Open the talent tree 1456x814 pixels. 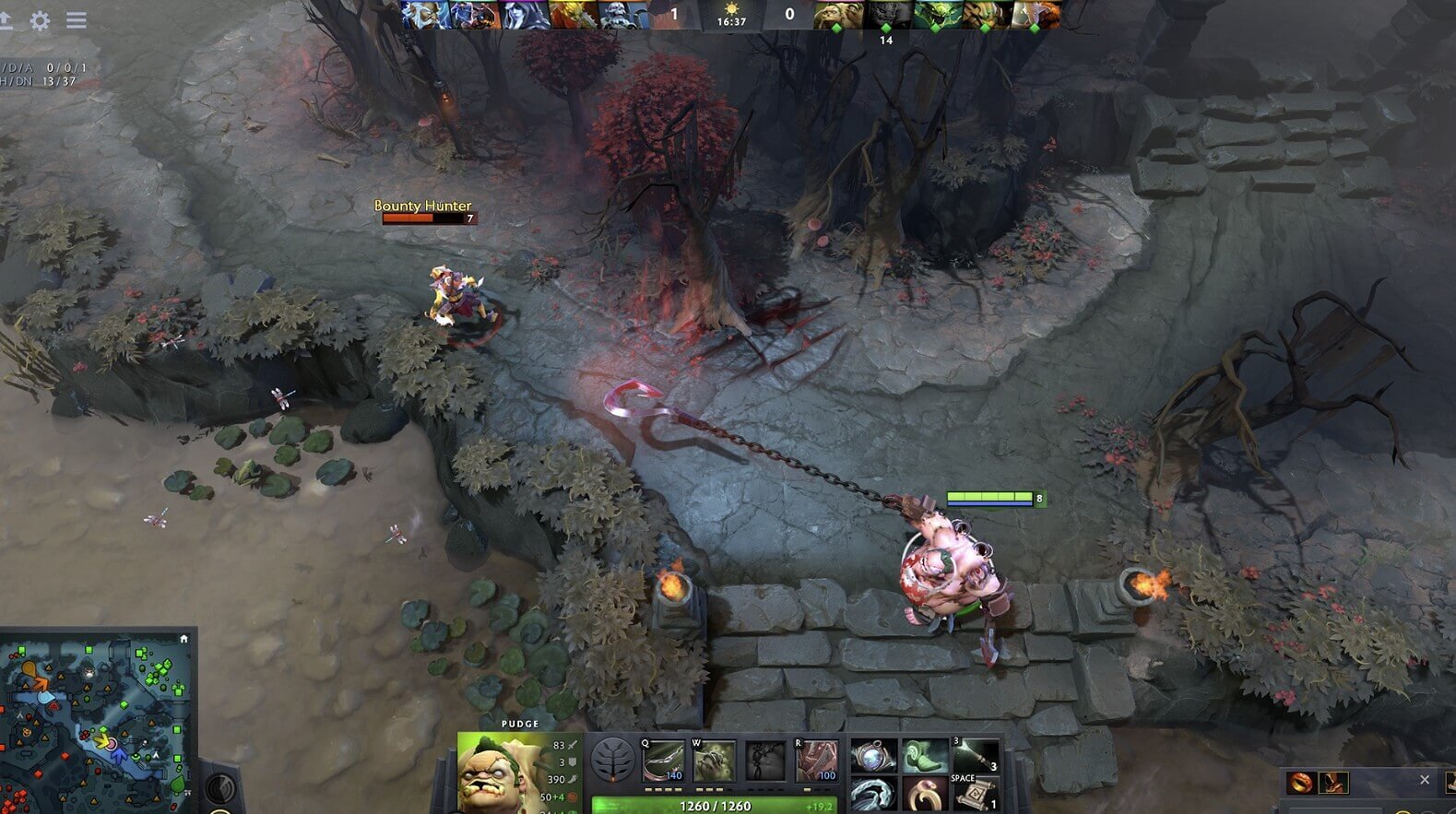(x=612, y=761)
